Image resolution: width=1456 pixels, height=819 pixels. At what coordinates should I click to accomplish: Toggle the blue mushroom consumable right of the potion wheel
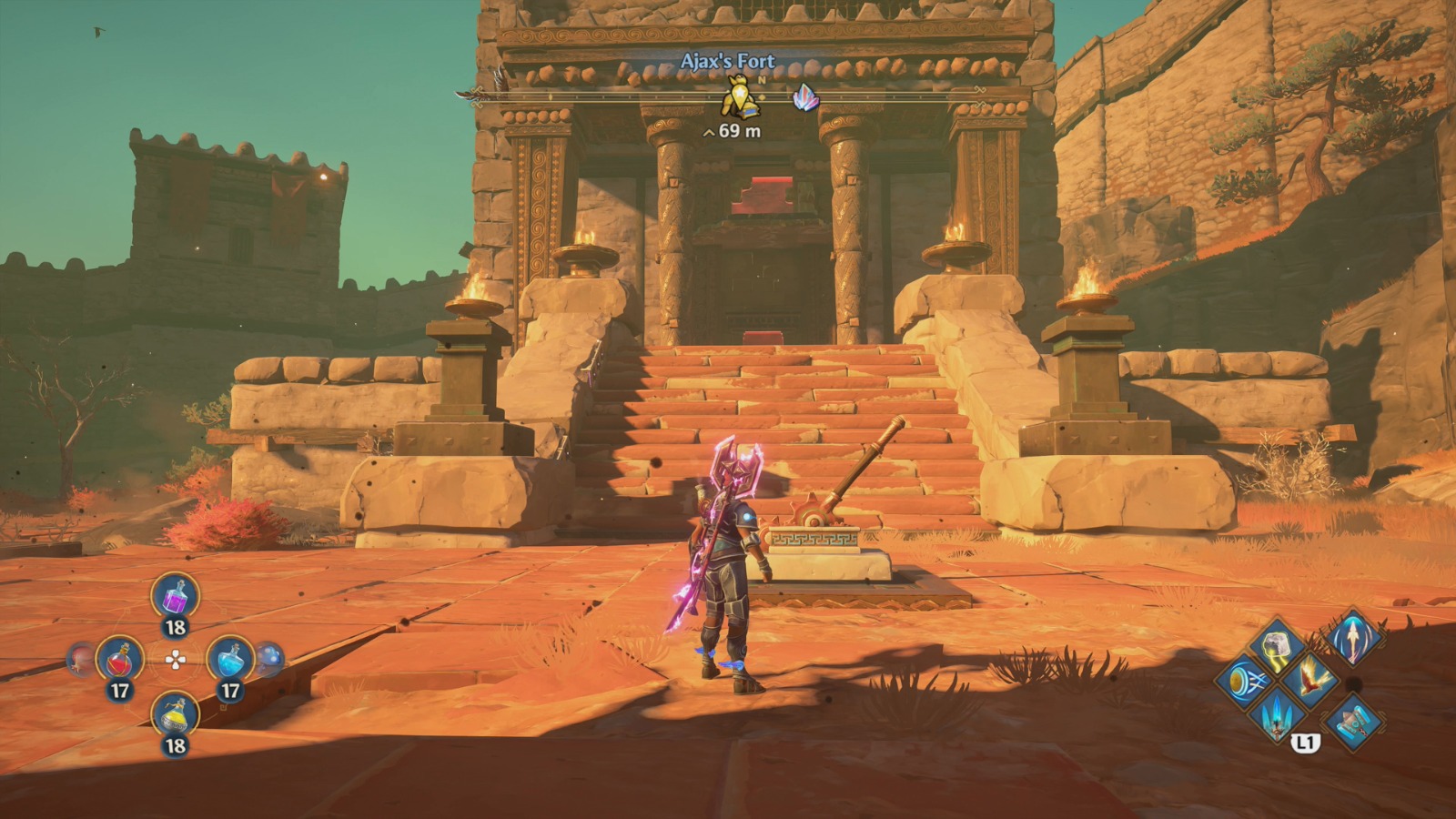coord(268,656)
